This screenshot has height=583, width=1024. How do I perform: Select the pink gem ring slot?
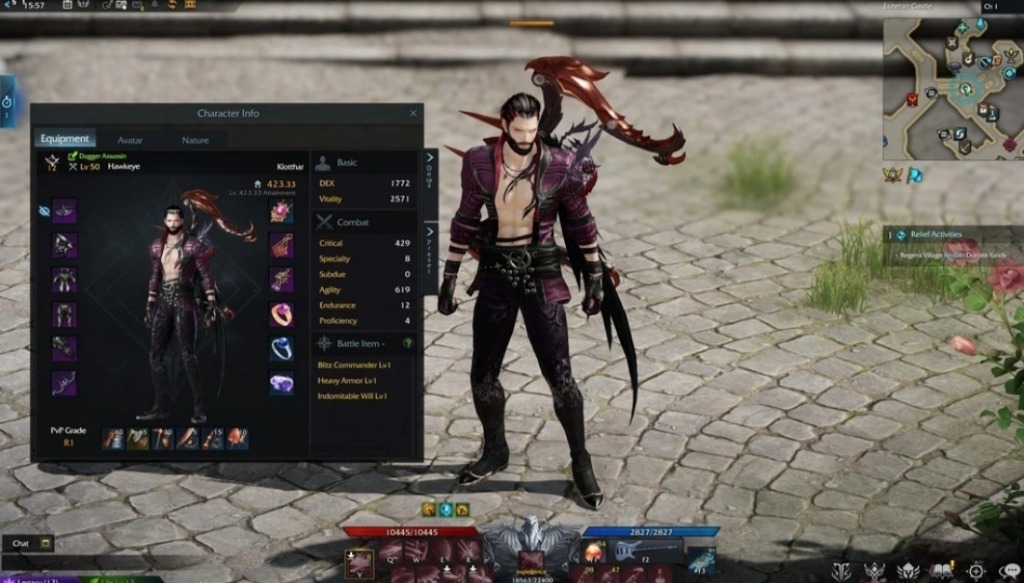click(x=282, y=314)
